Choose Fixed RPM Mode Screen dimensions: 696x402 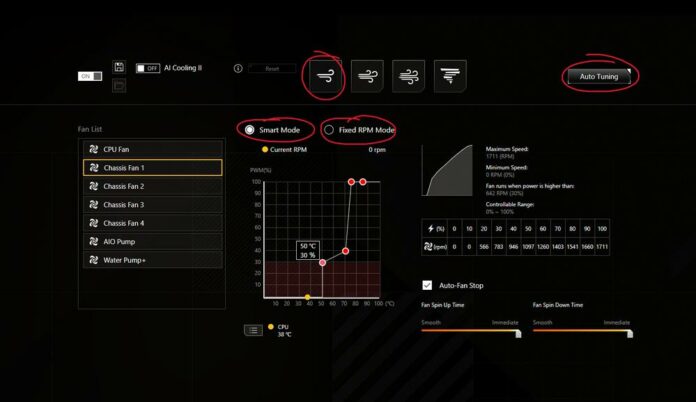(x=329, y=130)
